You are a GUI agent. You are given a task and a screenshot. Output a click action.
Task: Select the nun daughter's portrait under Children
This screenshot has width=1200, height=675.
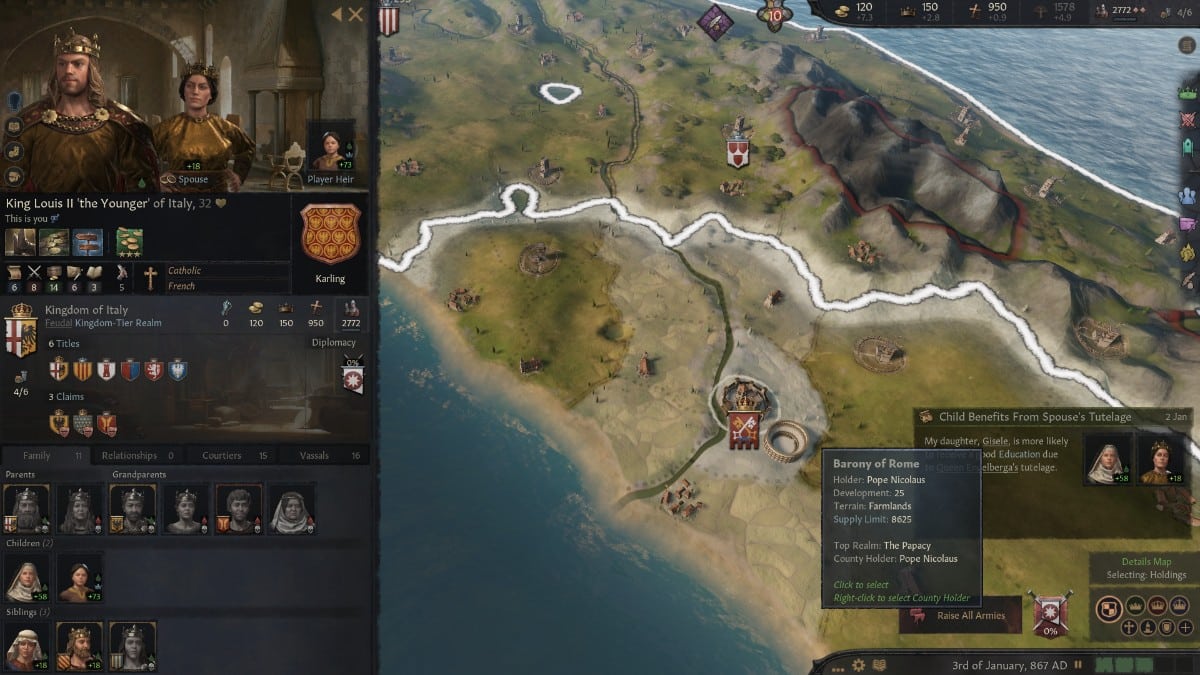click(26, 579)
